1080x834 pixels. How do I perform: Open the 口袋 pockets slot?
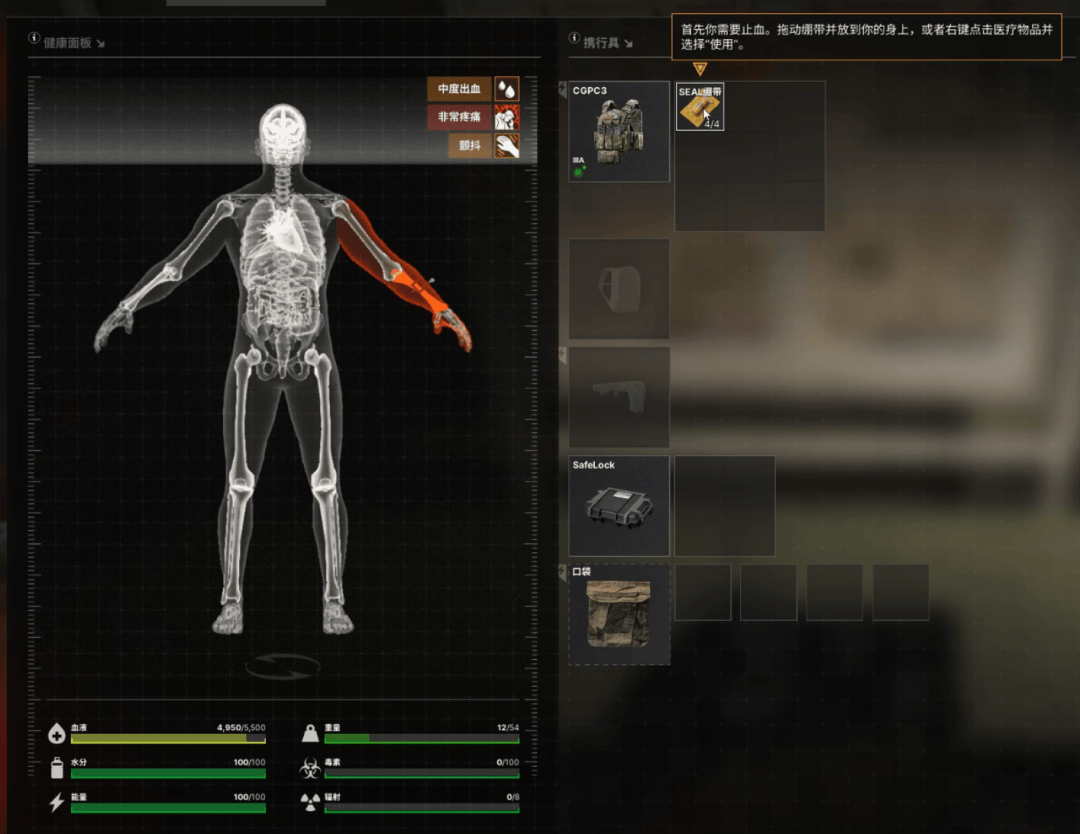[619, 614]
